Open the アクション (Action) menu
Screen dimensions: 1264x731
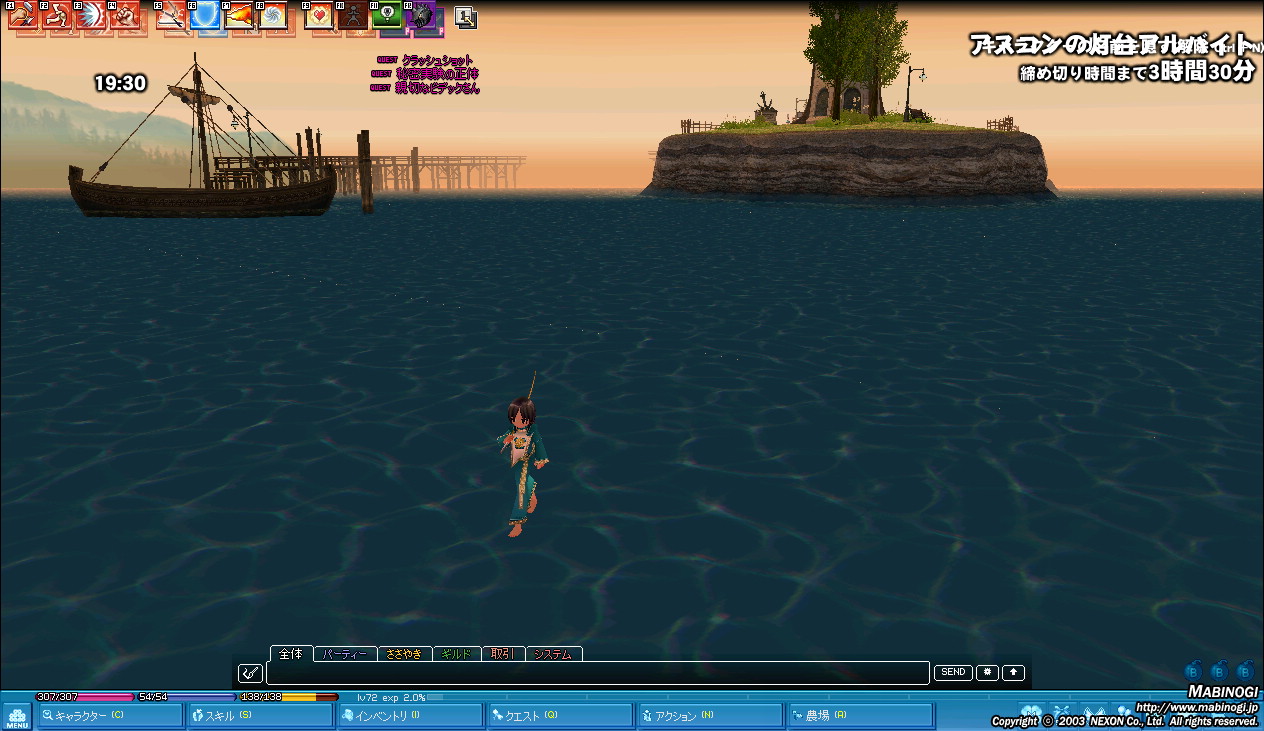point(710,715)
